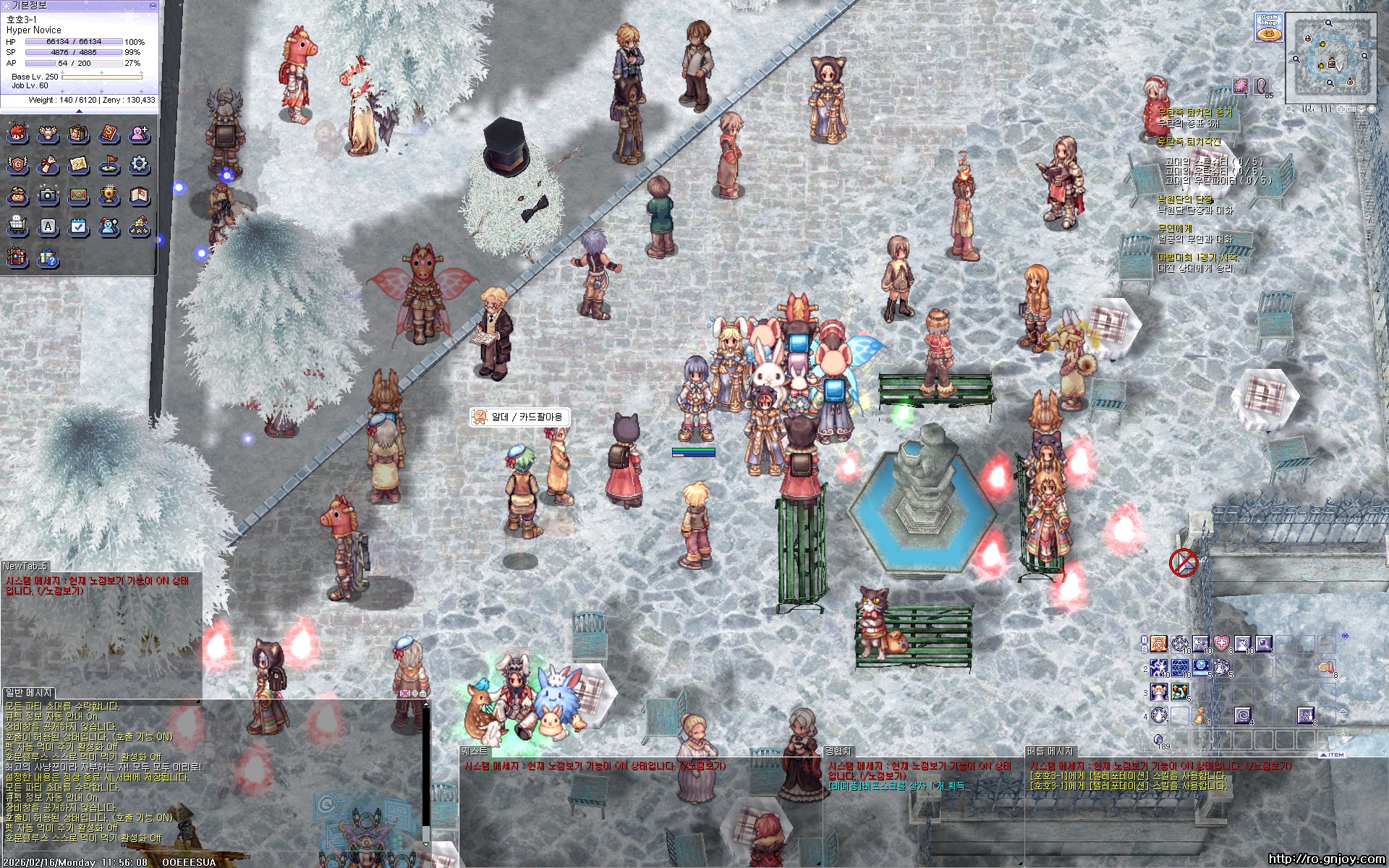Screen dimensions: 1389x868
Task: Open the camera screenshot menu icon
Action: click(x=48, y=195)
